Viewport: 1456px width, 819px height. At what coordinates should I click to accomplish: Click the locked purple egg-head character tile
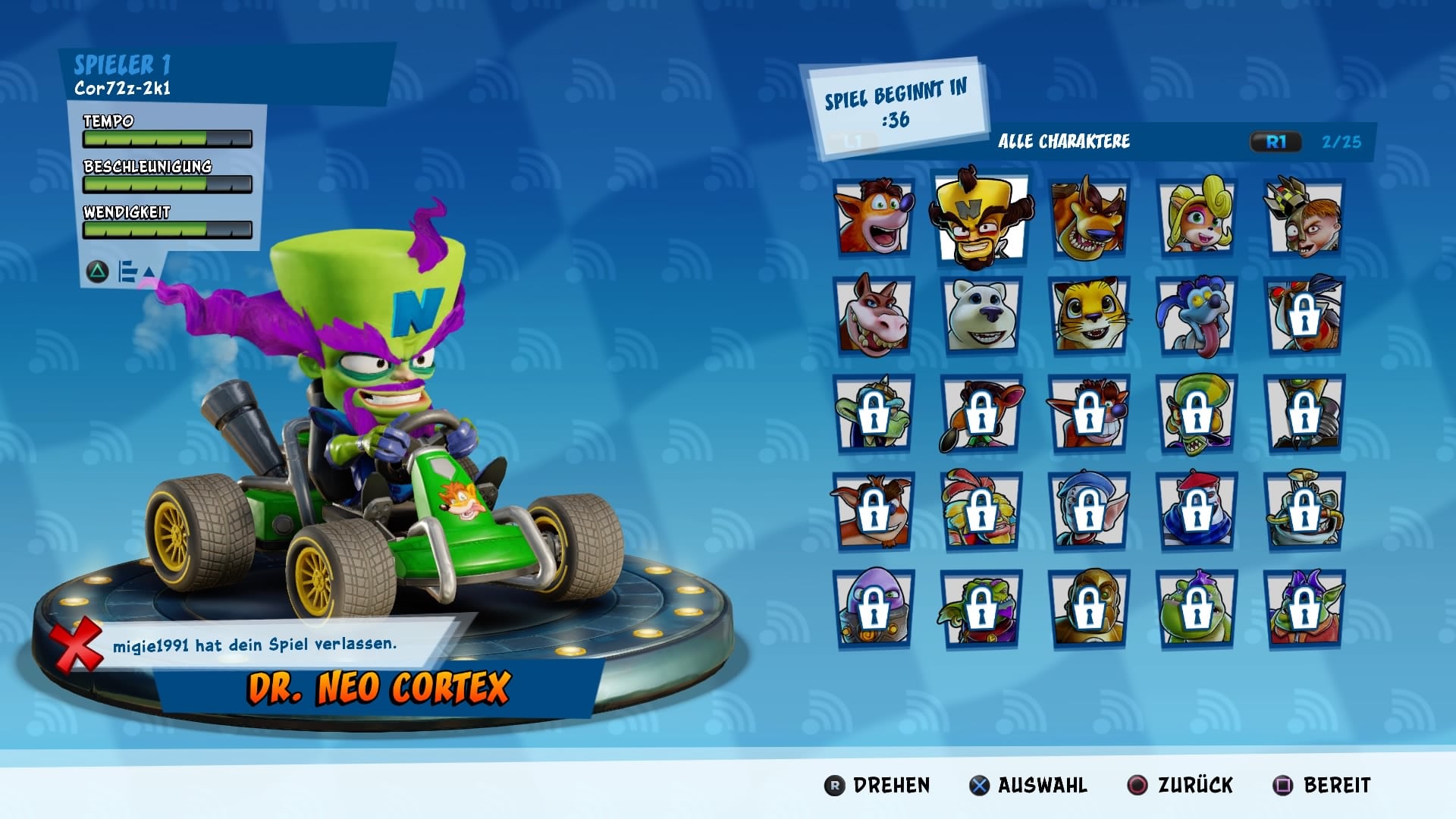(x=873, y=608)
